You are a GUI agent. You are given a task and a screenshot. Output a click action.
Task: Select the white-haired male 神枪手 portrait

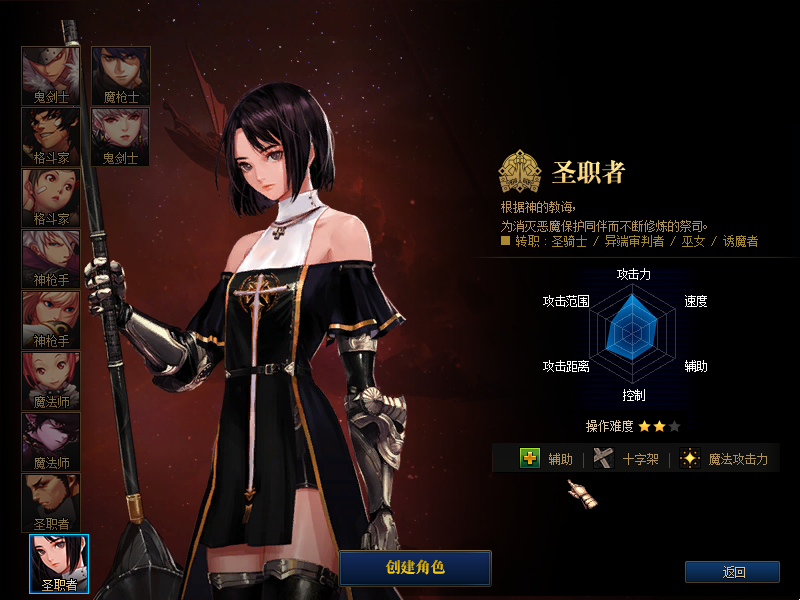50,258
